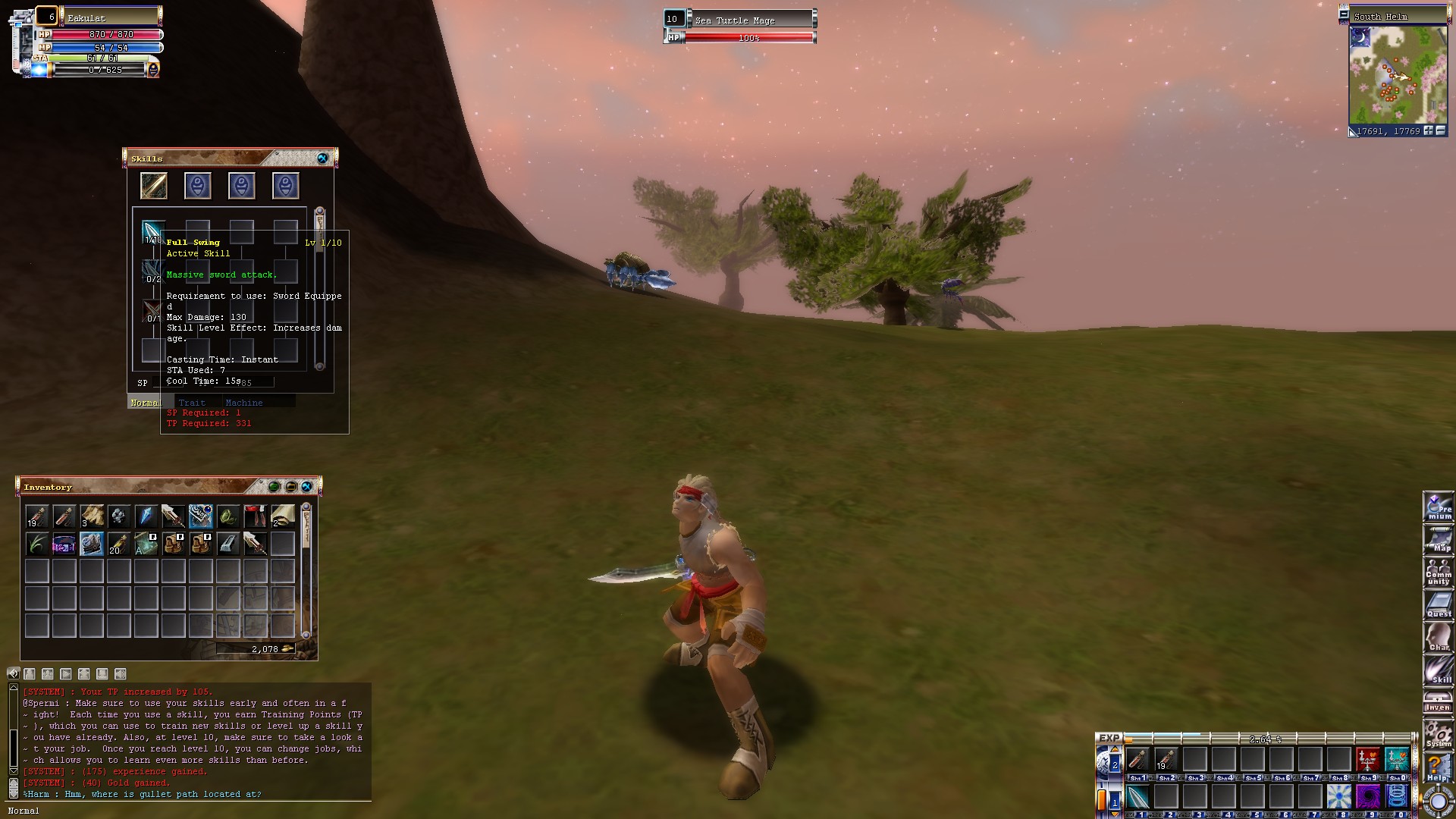The width and height of the screenshot is (1456, 819).
Task: Show the Community panel
Action: pyautogui.click(x=1439, y=573)
